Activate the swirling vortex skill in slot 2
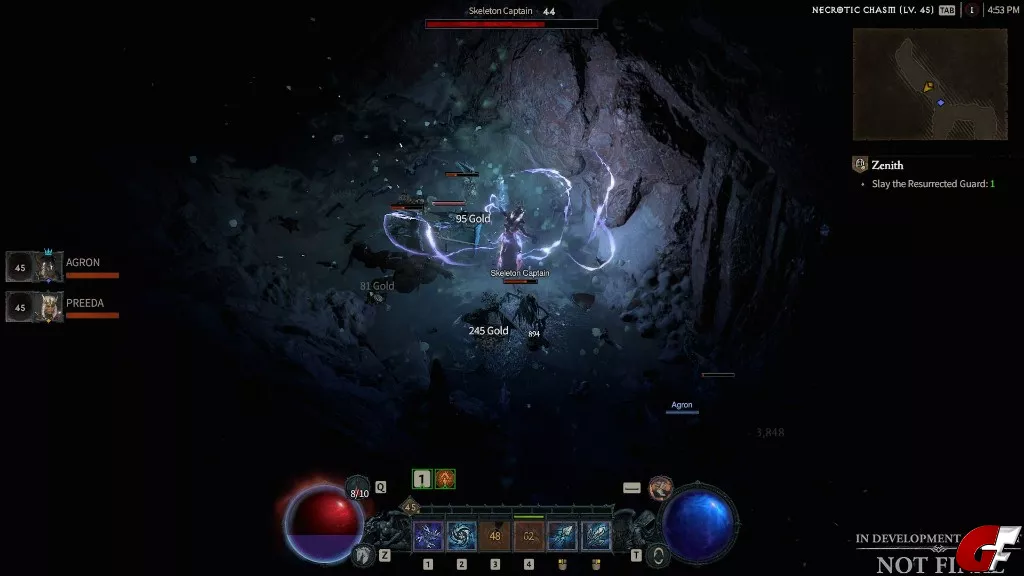 (462, 536)
